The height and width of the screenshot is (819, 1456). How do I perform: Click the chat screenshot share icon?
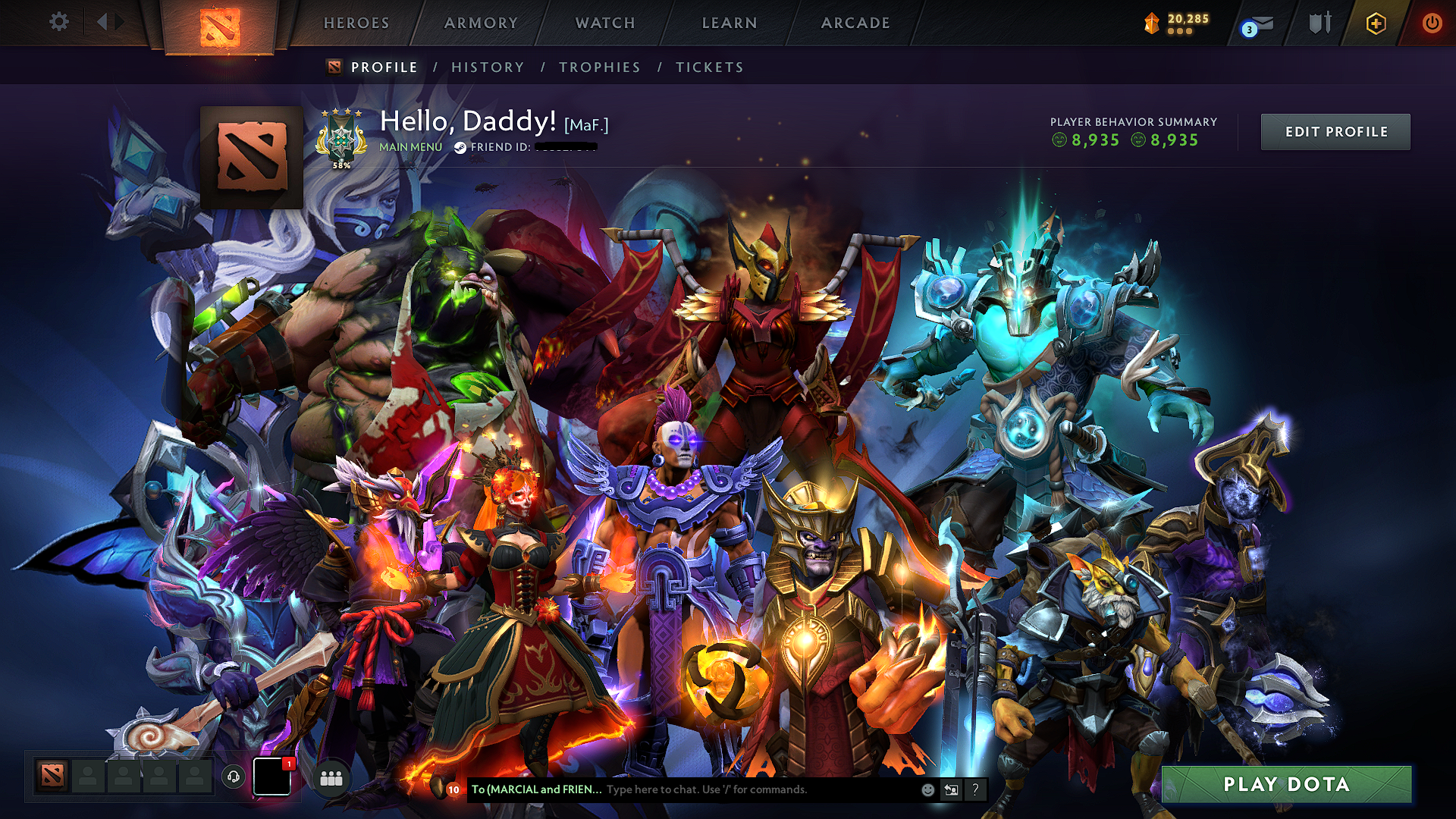(x=951, y=790)
